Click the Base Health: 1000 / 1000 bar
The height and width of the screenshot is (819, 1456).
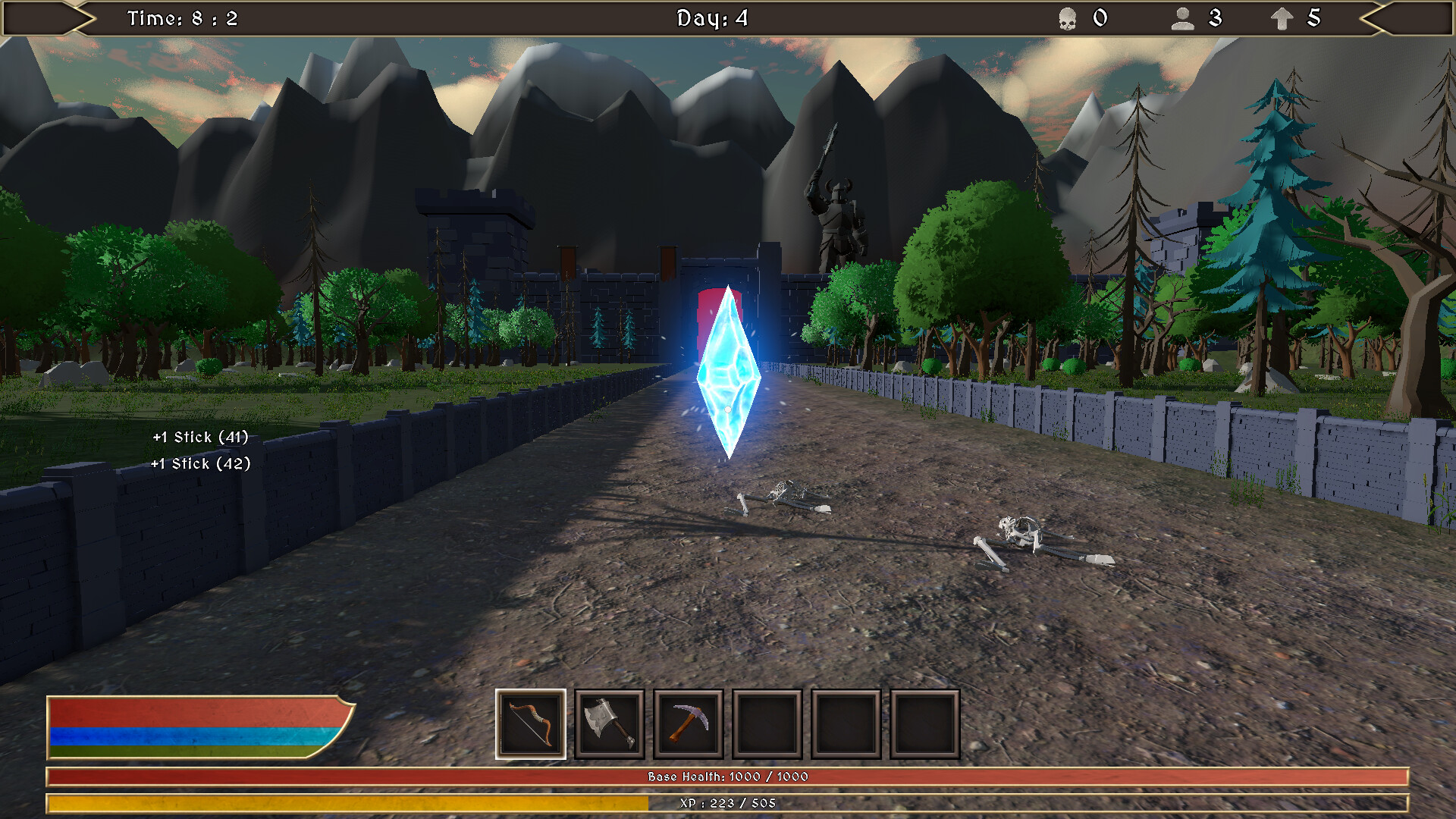[728, 776]
